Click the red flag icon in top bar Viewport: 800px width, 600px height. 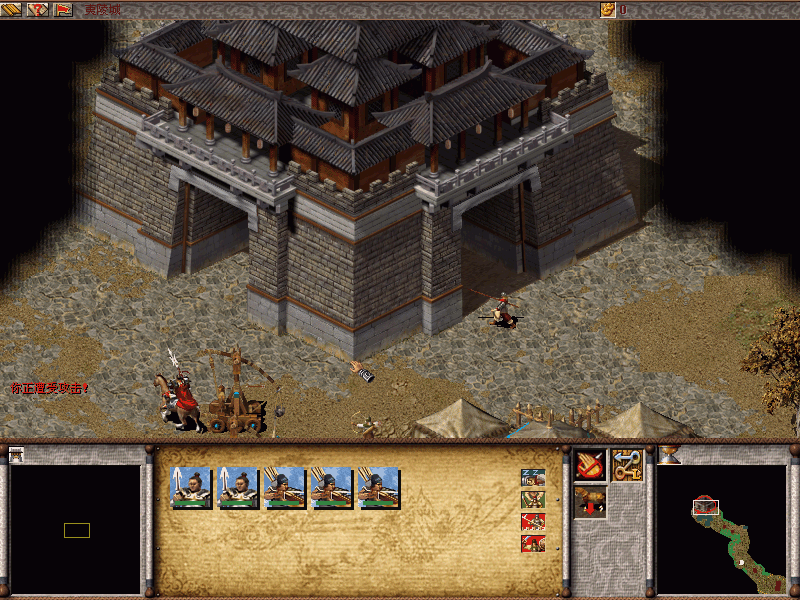(x=63, y=9)
